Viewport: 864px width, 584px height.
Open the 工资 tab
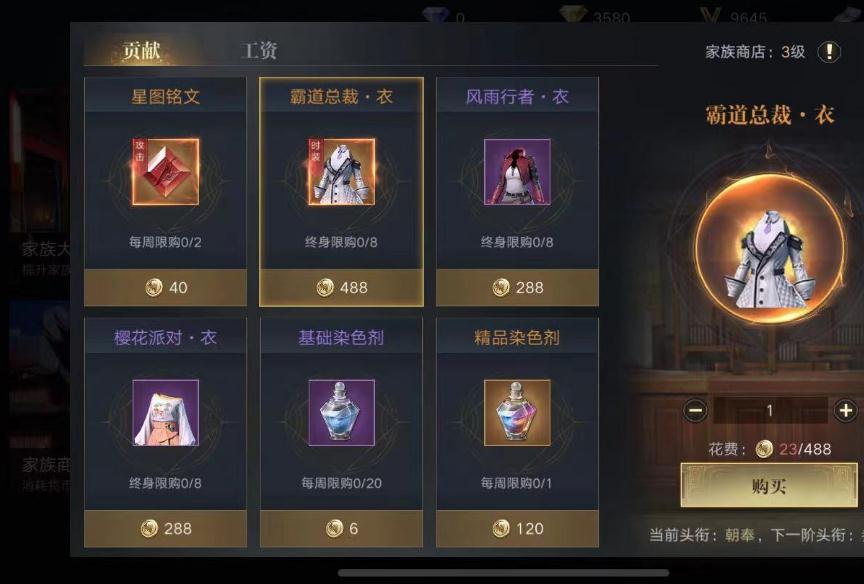[x=260, y=51]
